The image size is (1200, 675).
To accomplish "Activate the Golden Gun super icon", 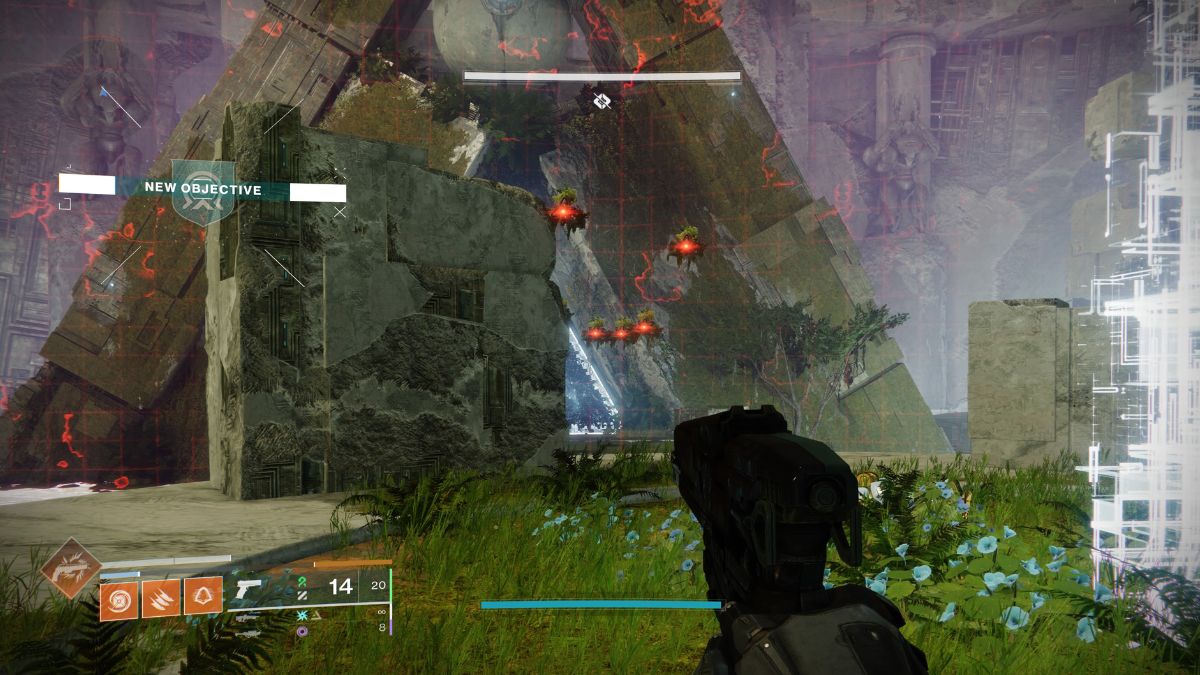I will point(70,567).
